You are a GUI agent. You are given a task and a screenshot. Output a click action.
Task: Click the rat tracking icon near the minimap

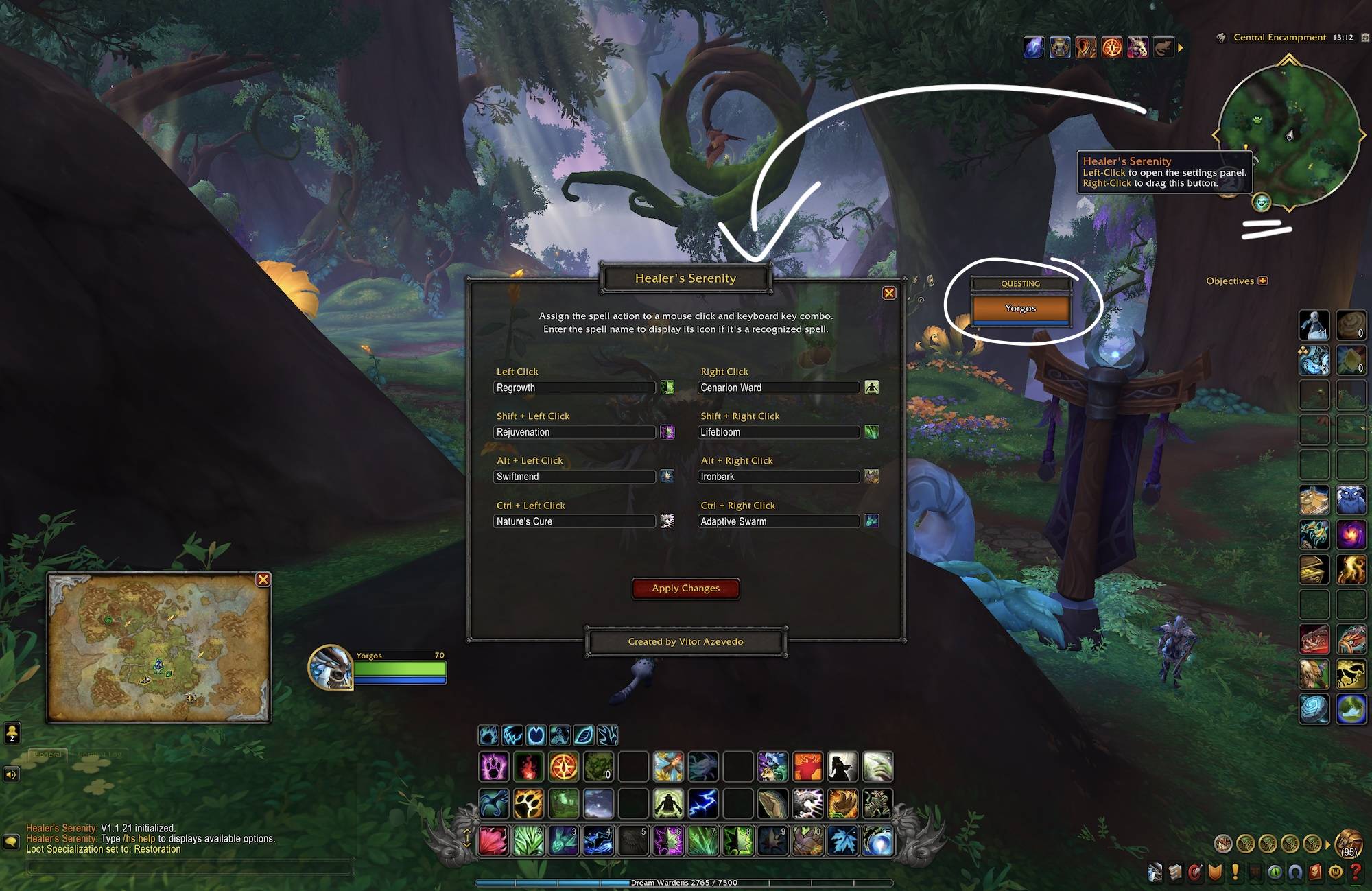pyautogui.click(x=1164, y=47)
